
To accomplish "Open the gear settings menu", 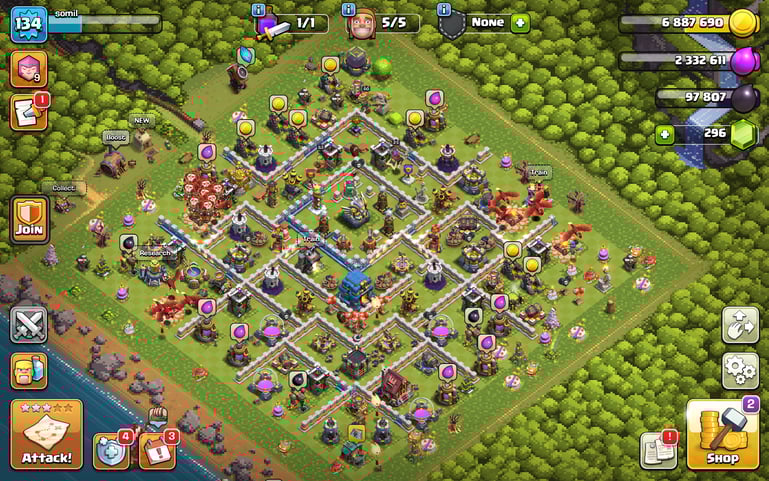I will 740,370.
